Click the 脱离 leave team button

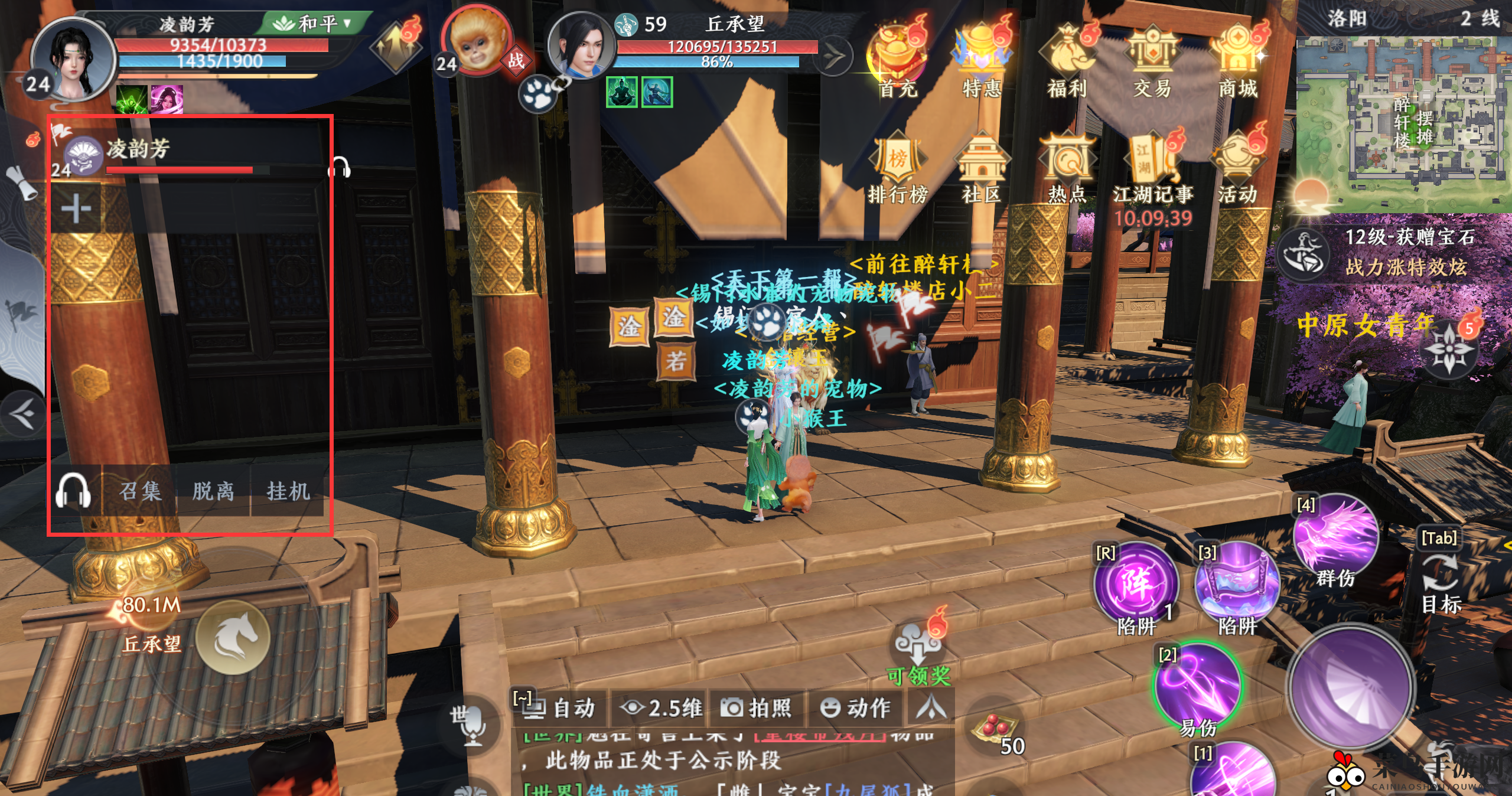(x=213, y=491)
